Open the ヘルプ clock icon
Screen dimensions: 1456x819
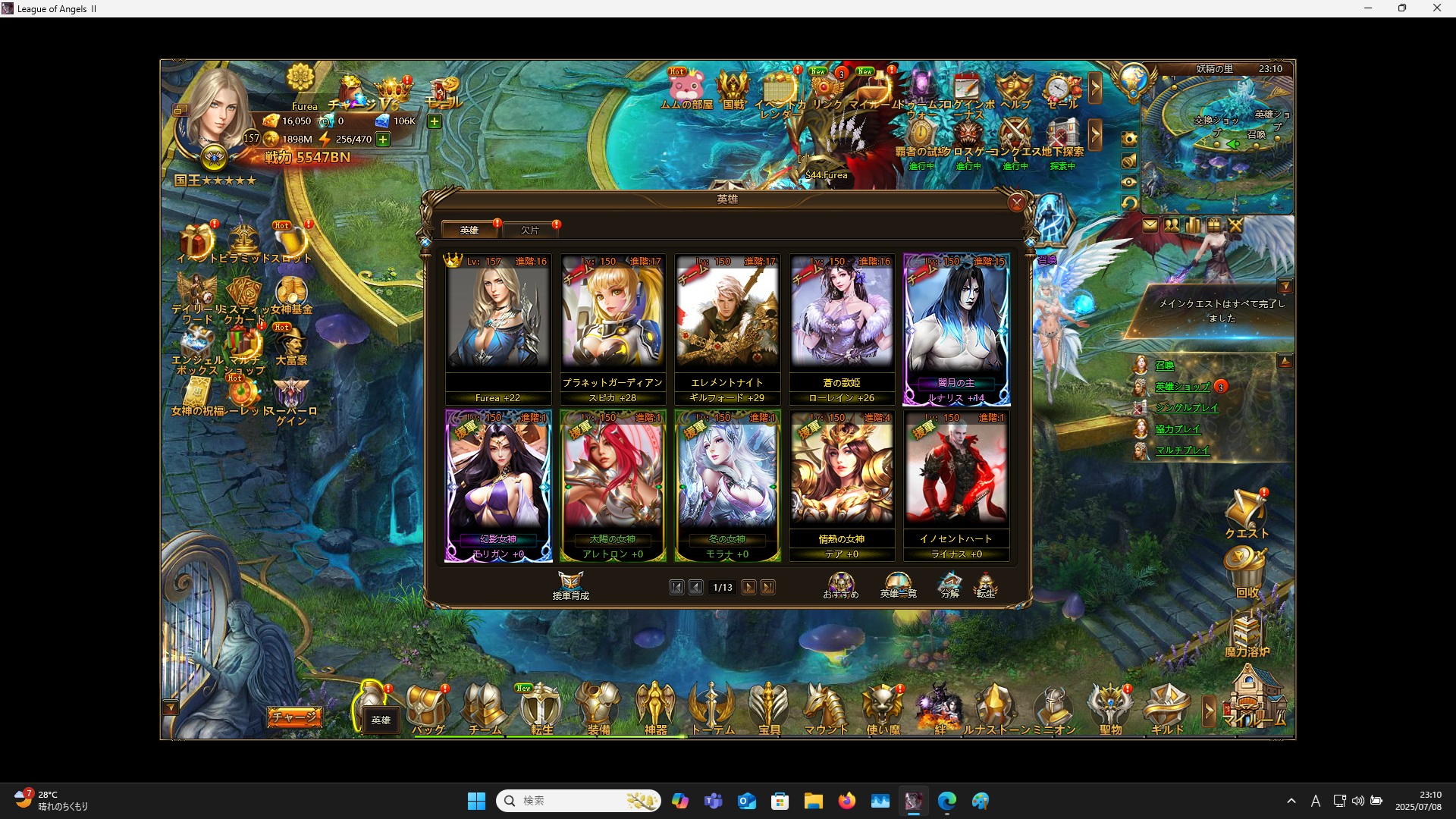pos(1014,86)
